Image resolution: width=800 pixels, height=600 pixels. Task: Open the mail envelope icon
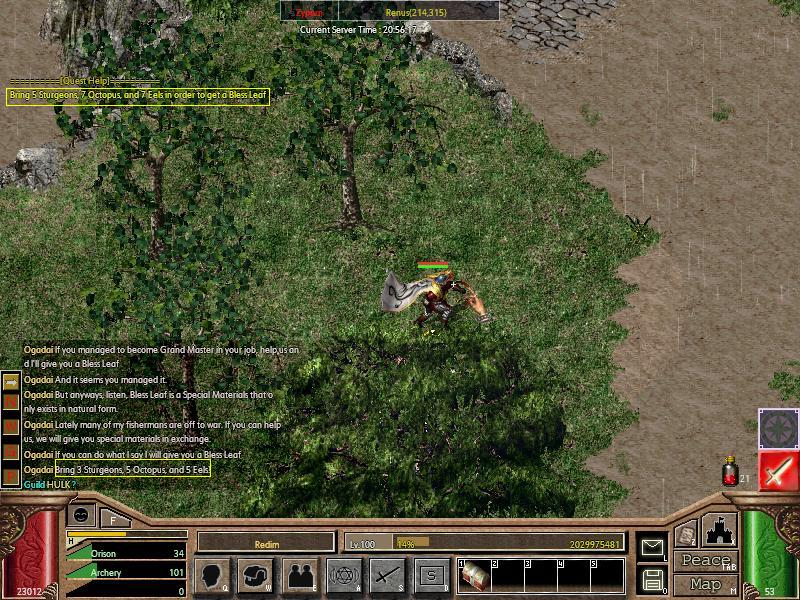pyautogui.click(x=651, y=546)
